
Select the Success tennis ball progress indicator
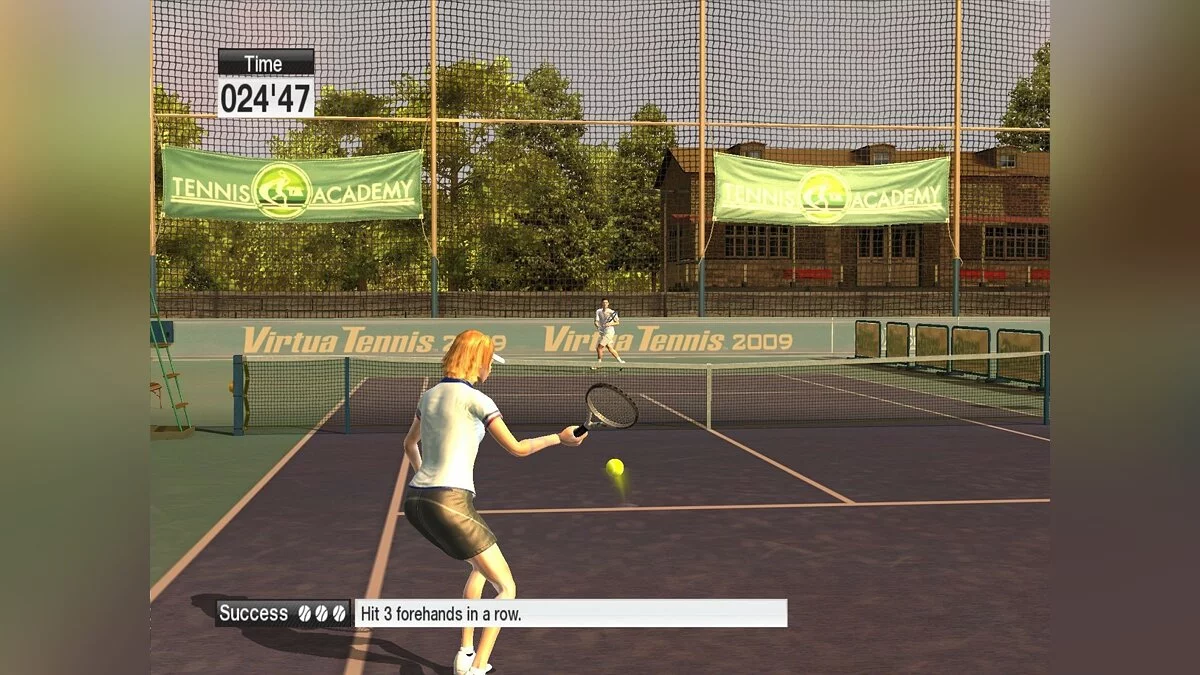pyautogui.click(x=322, y=613)
